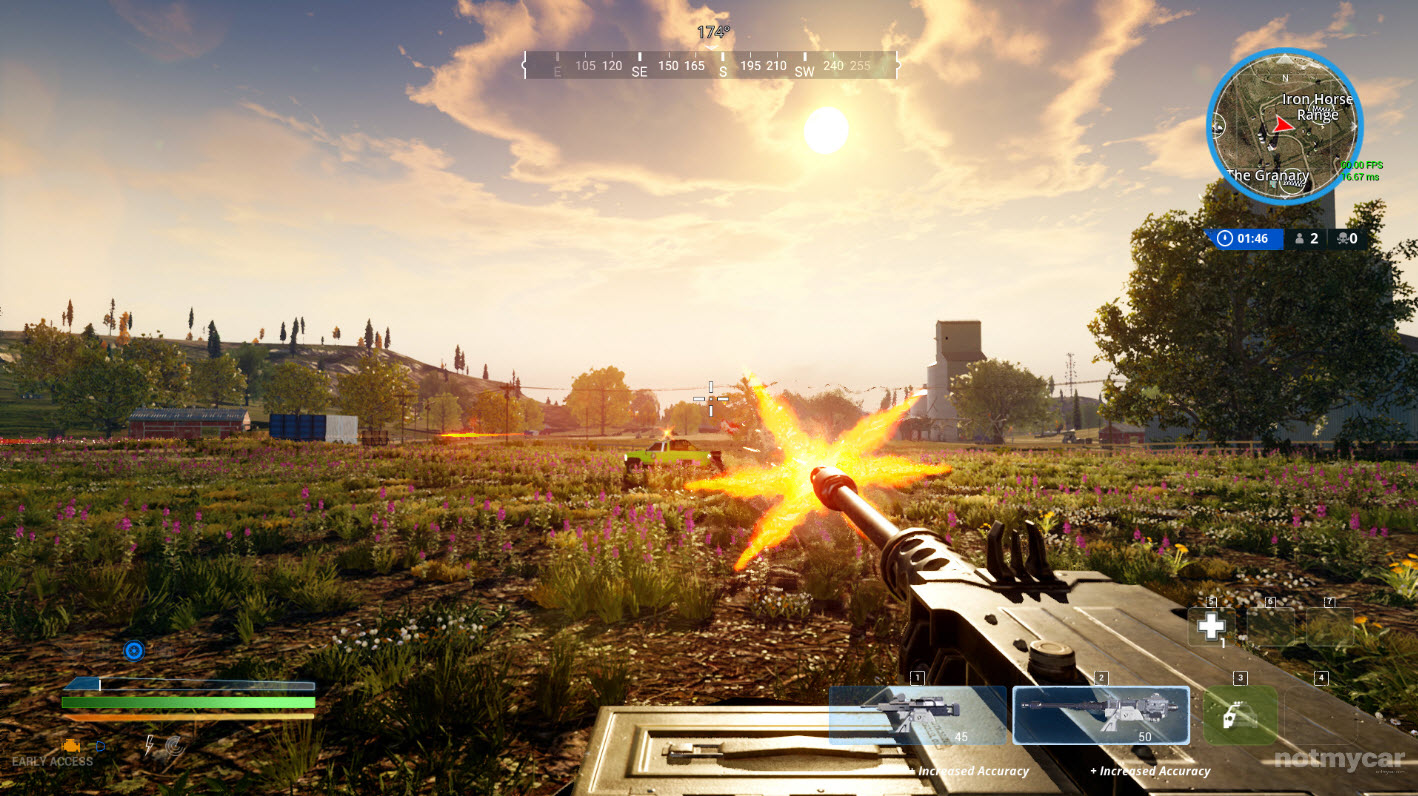Image resolution: width=1418 pixels, height=796 pixels.
Task: Click the orange engine status icon
Action: coord(71,745)
